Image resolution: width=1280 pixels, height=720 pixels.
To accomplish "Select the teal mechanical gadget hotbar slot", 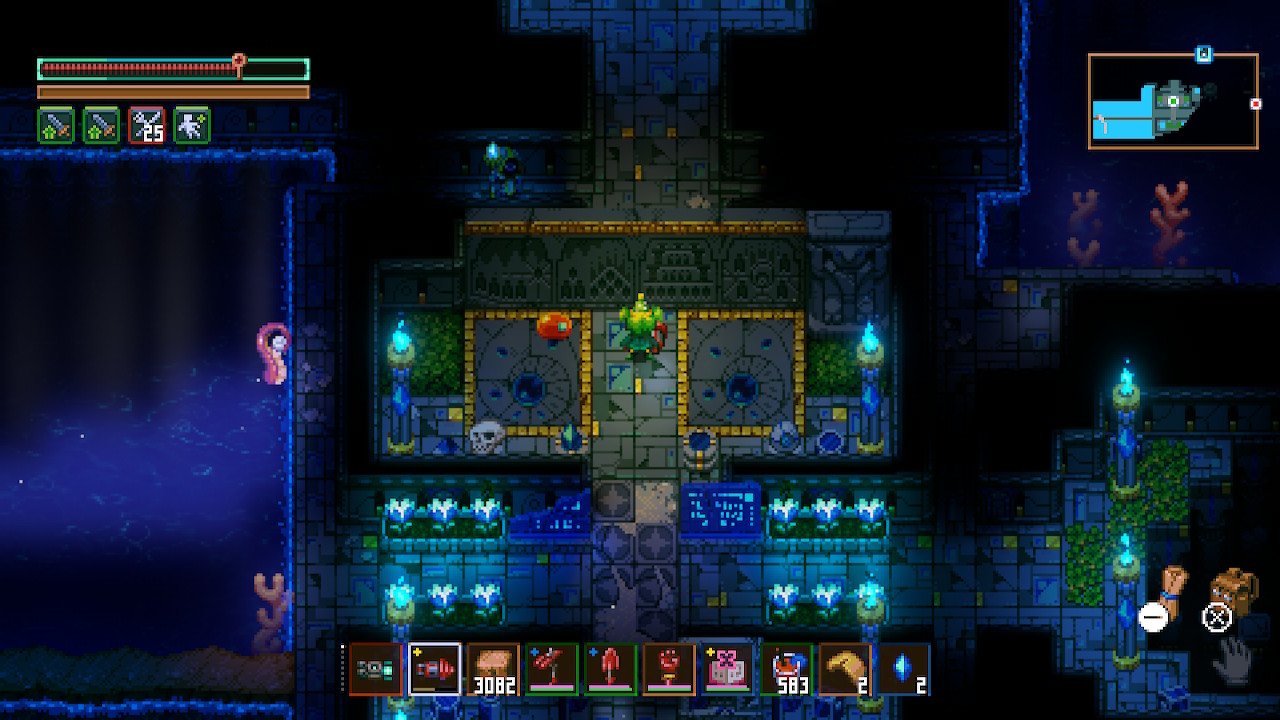I will (x=376, y=669).
